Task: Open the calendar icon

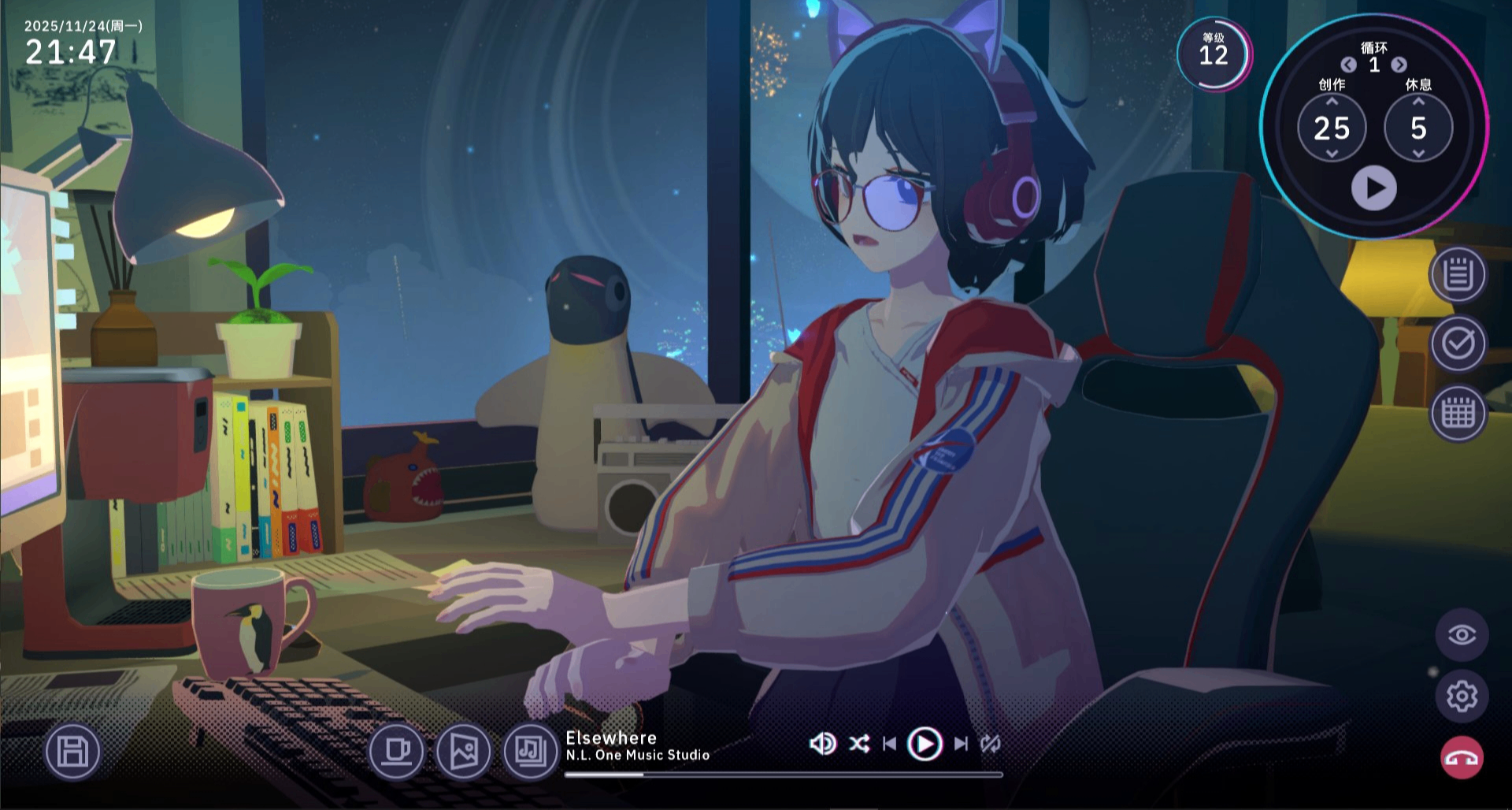Action: 1458,413
